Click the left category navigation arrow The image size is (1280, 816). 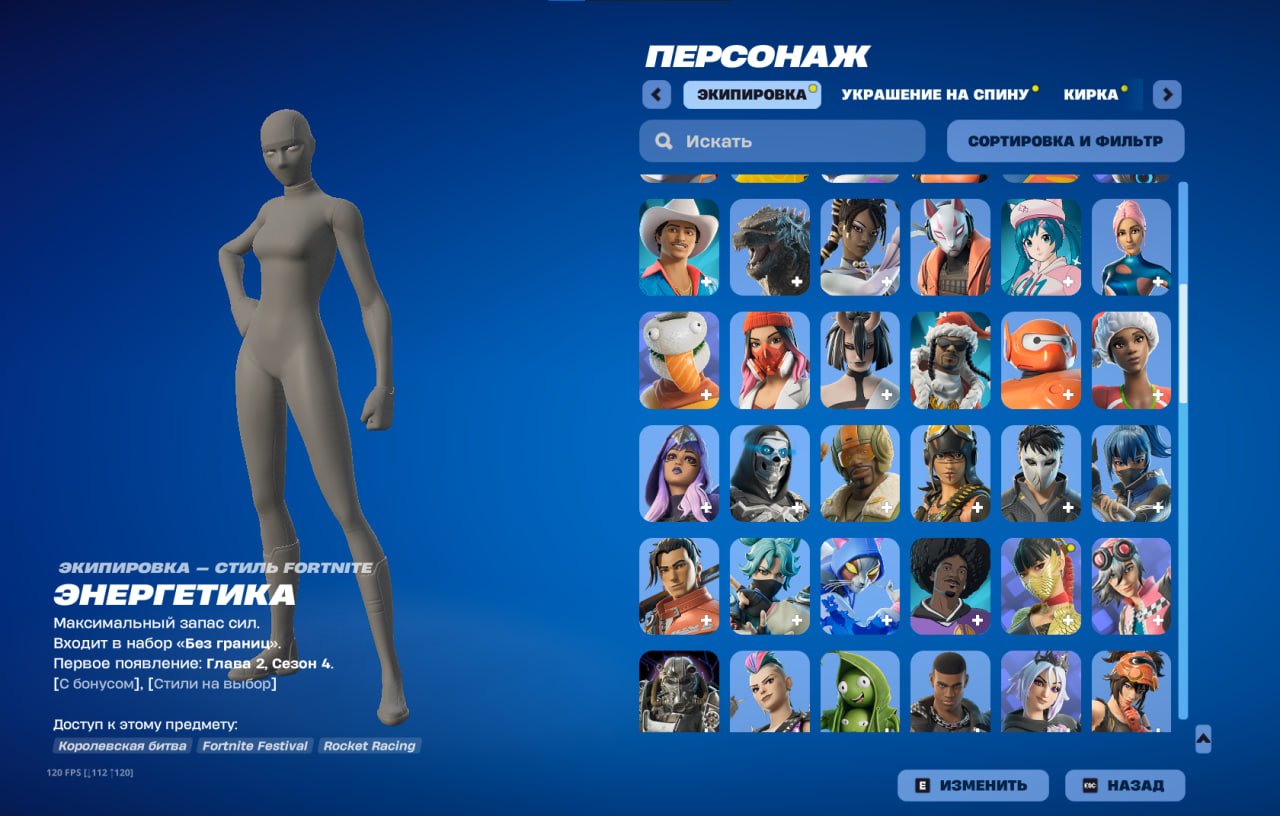point(655,93)
